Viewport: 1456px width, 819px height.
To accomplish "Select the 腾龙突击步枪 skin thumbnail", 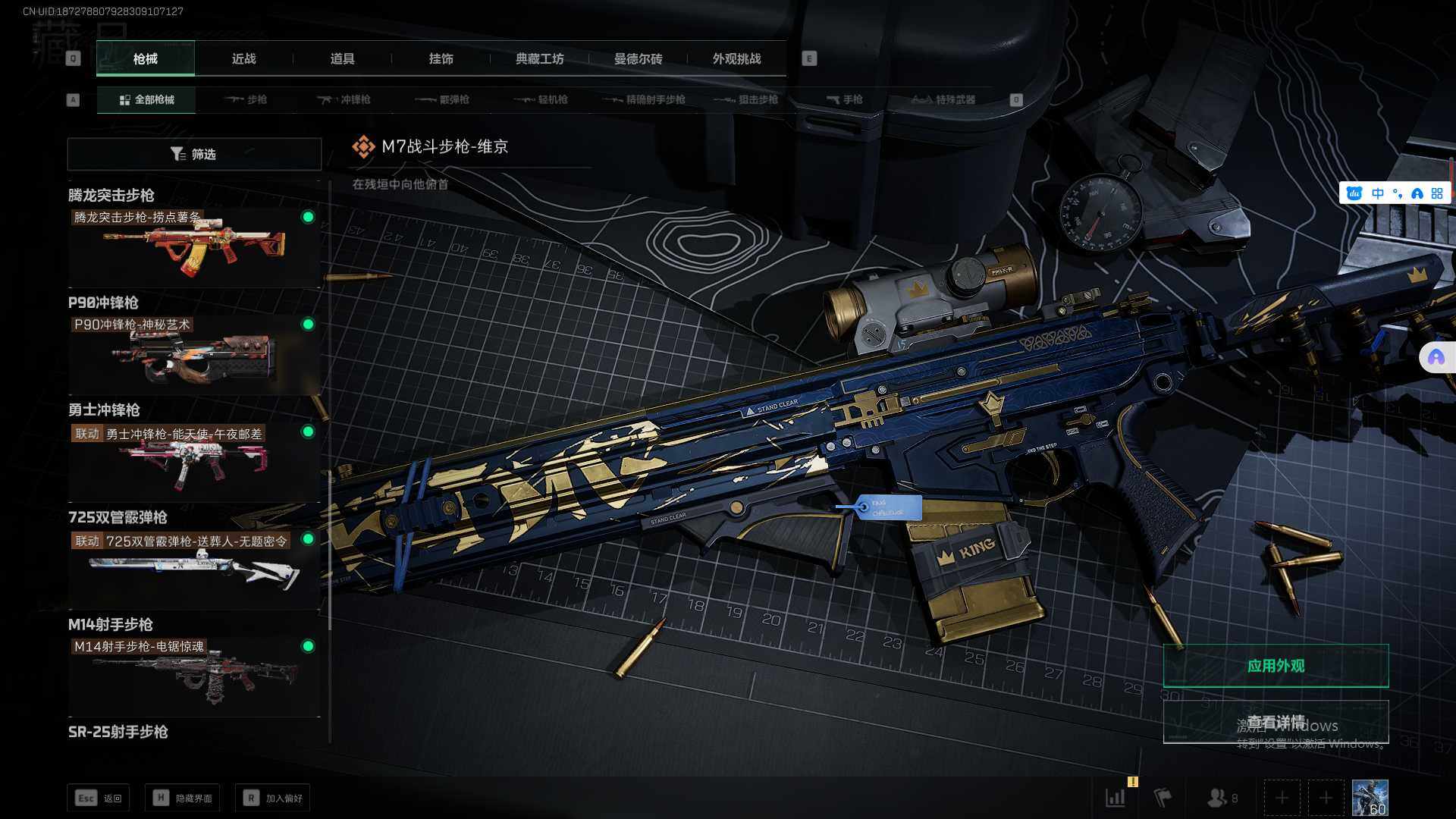I will click(x=194, y=247).
